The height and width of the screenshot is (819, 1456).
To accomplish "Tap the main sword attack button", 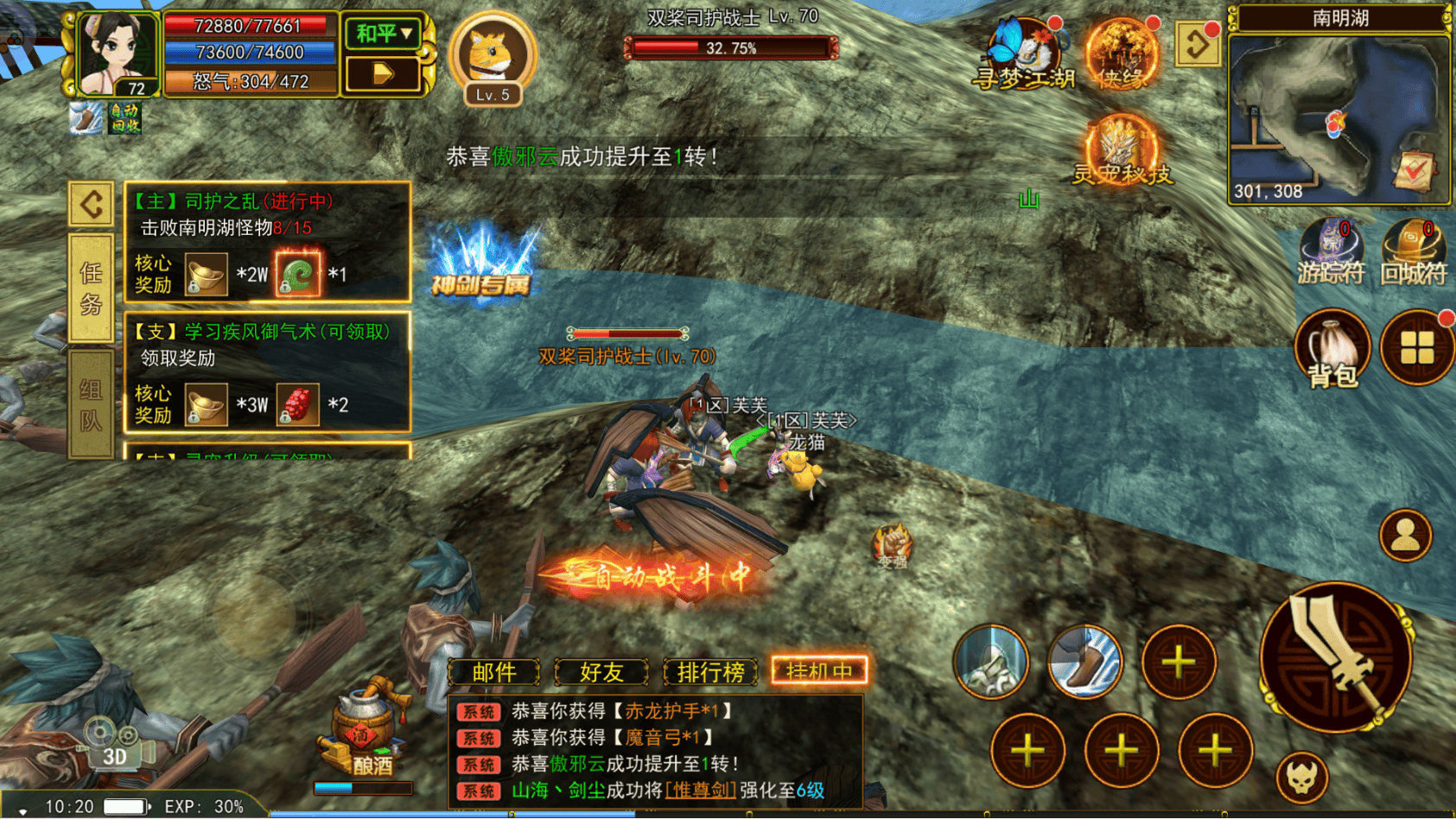I will point(1335,657).
